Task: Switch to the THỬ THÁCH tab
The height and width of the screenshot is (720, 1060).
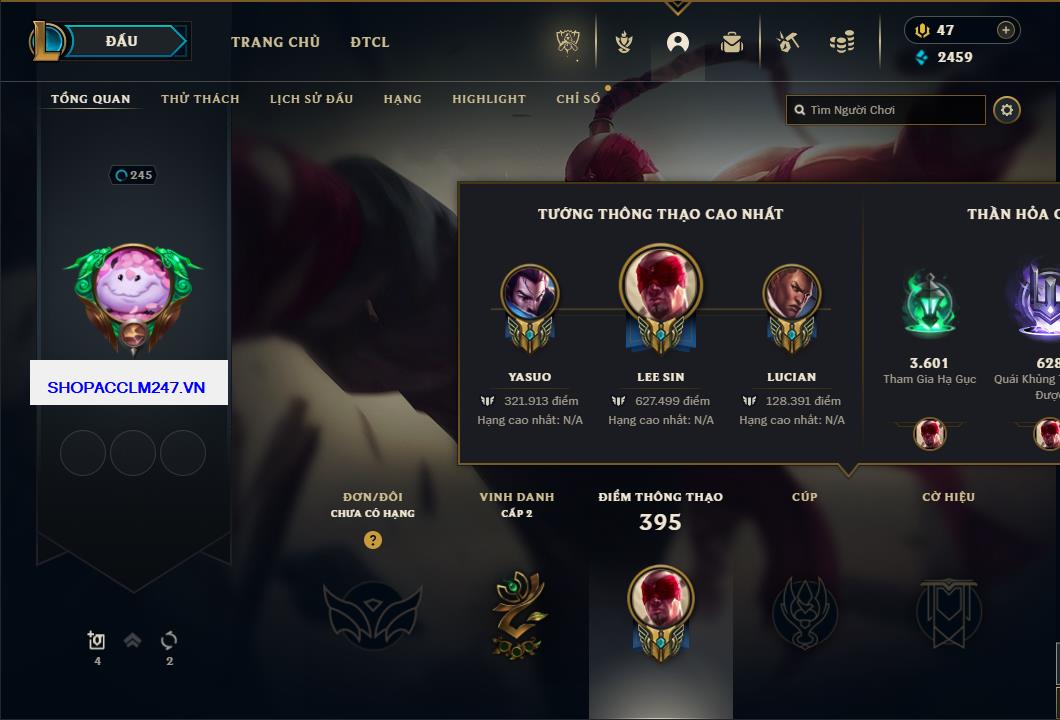Action: coord(200,99)
